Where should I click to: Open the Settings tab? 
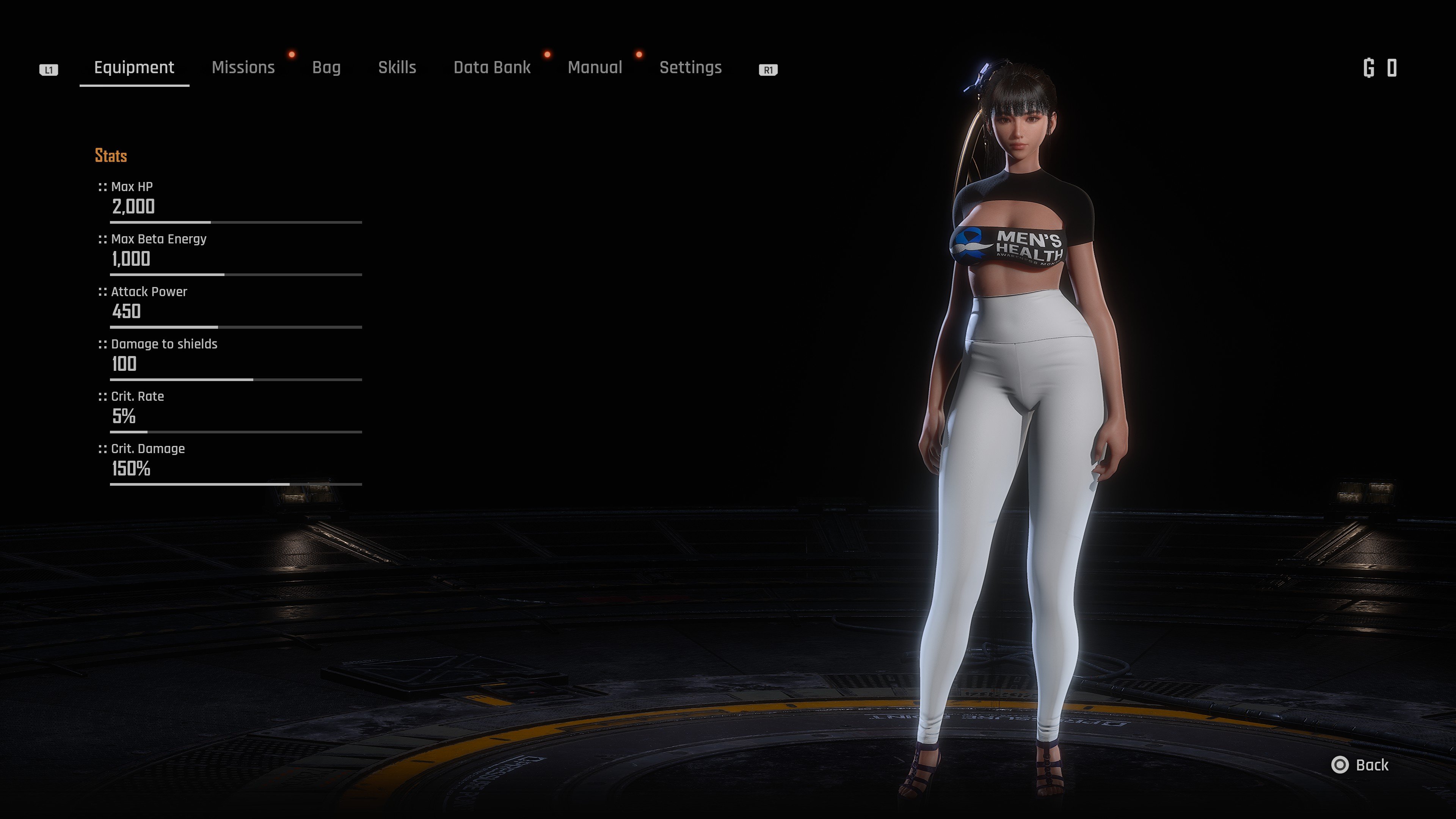[x=690, y=68]
